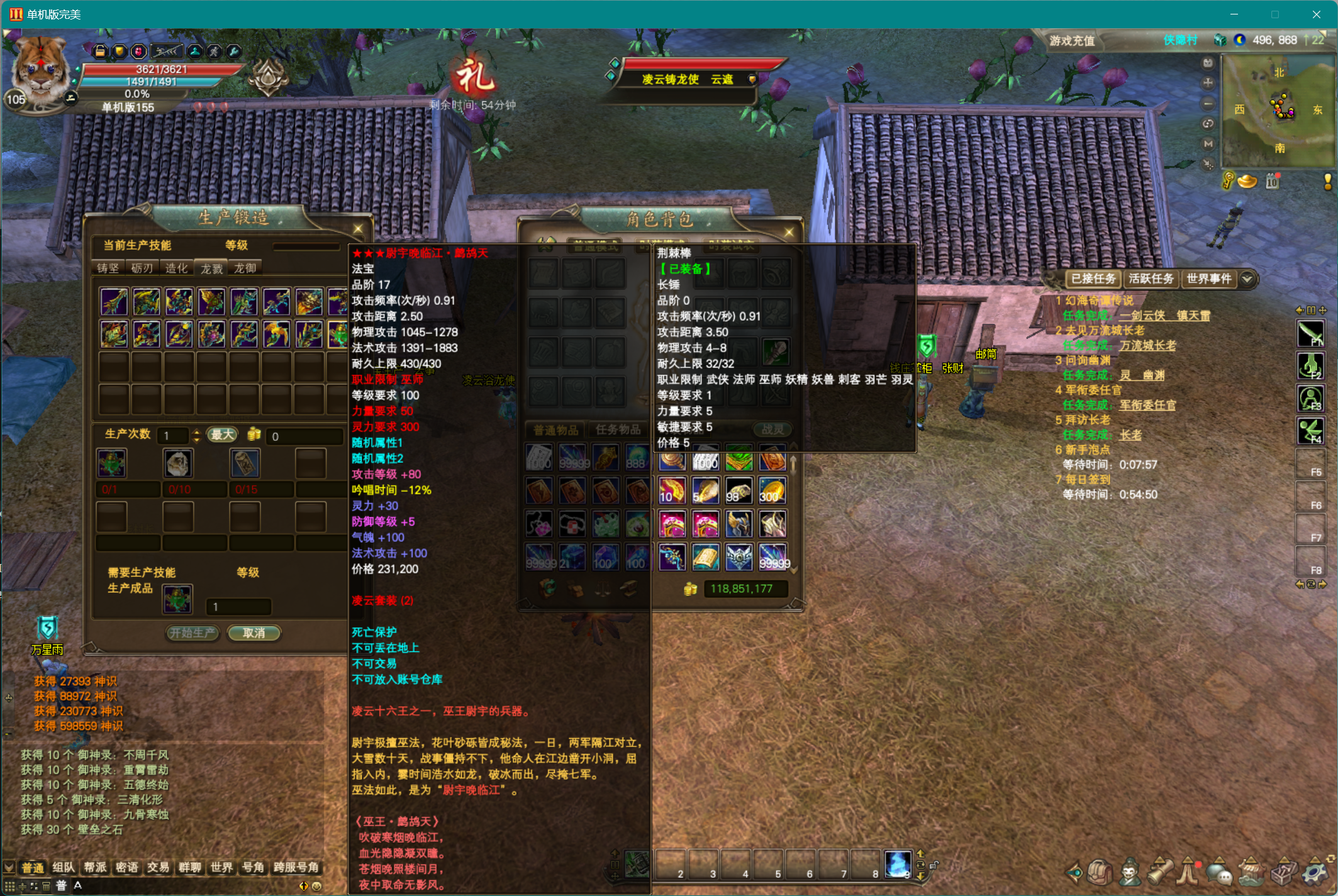Switch to the 铸坚 crafting tab

(108, 268)
